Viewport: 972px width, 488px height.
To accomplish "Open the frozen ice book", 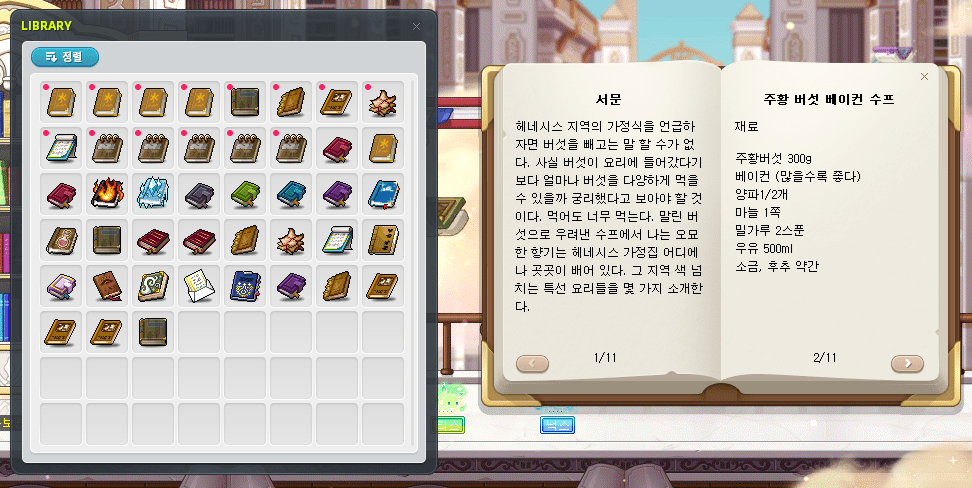I will [152, 193].
